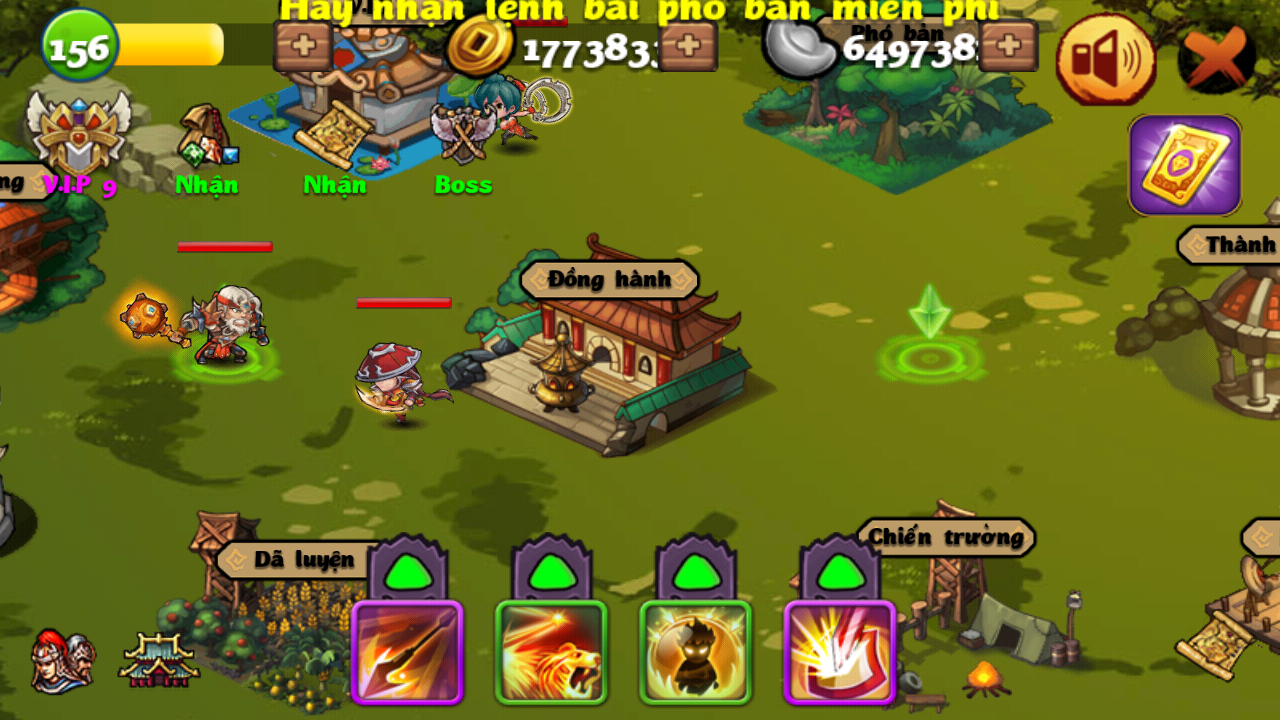Open the heroes portrait icon
Screen dimensions: 1280x720
tap(62, 660)
